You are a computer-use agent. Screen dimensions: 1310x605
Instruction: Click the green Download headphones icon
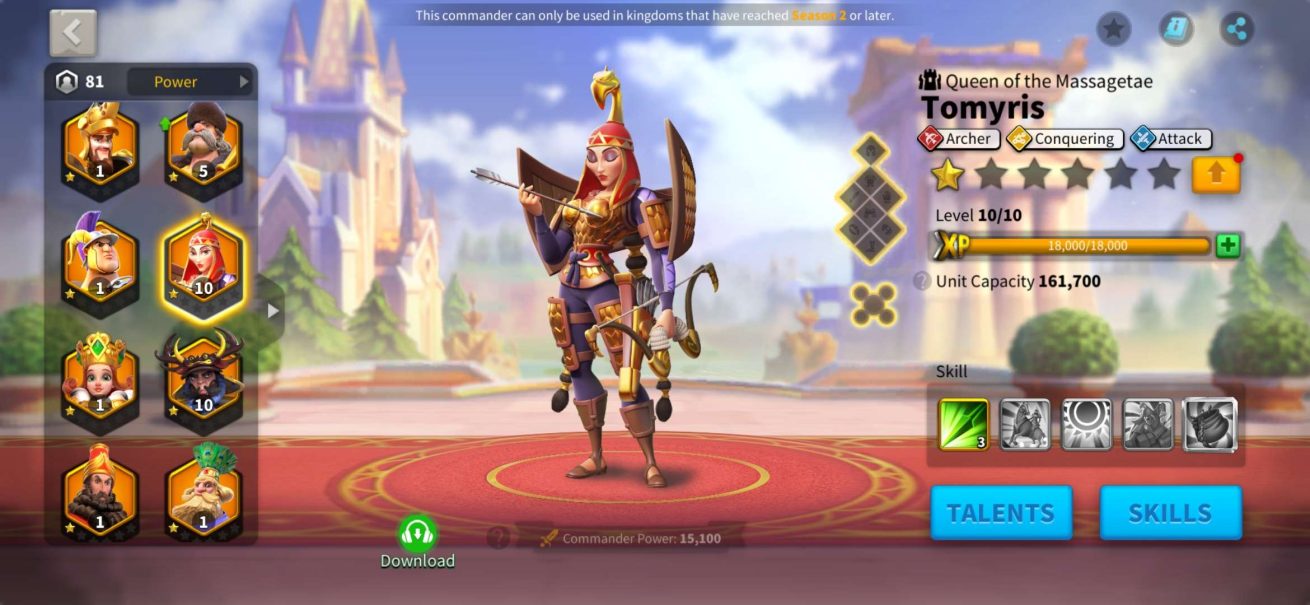417,534
